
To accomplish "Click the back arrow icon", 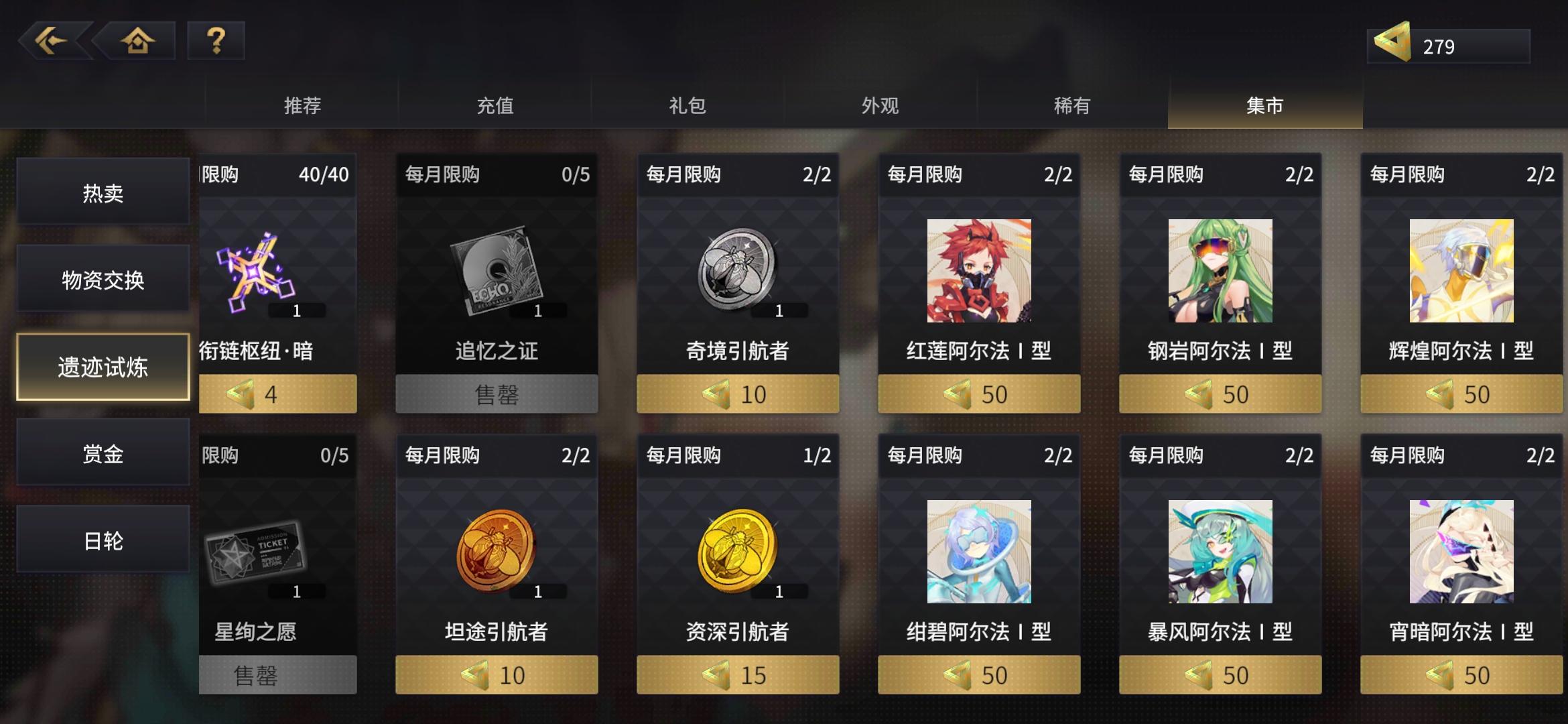I will click(x=57, y=42).
